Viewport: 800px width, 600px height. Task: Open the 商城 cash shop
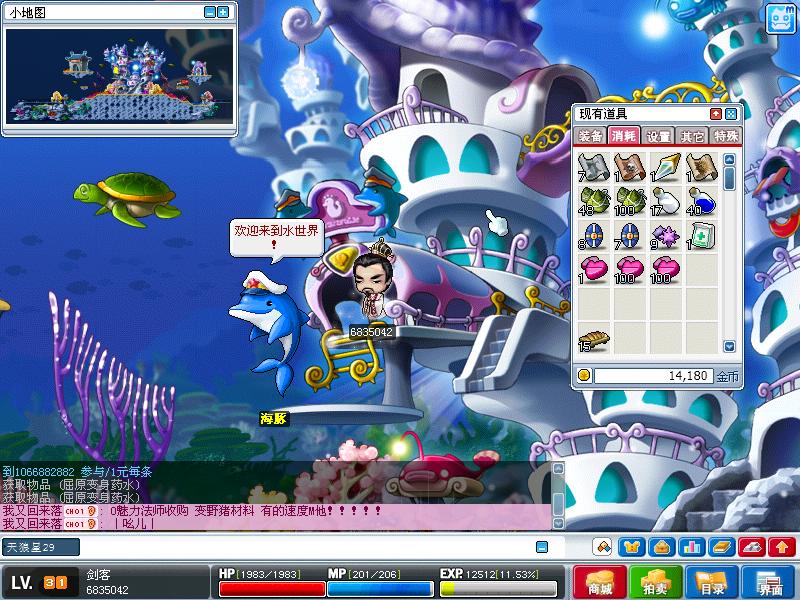point(600,582)
